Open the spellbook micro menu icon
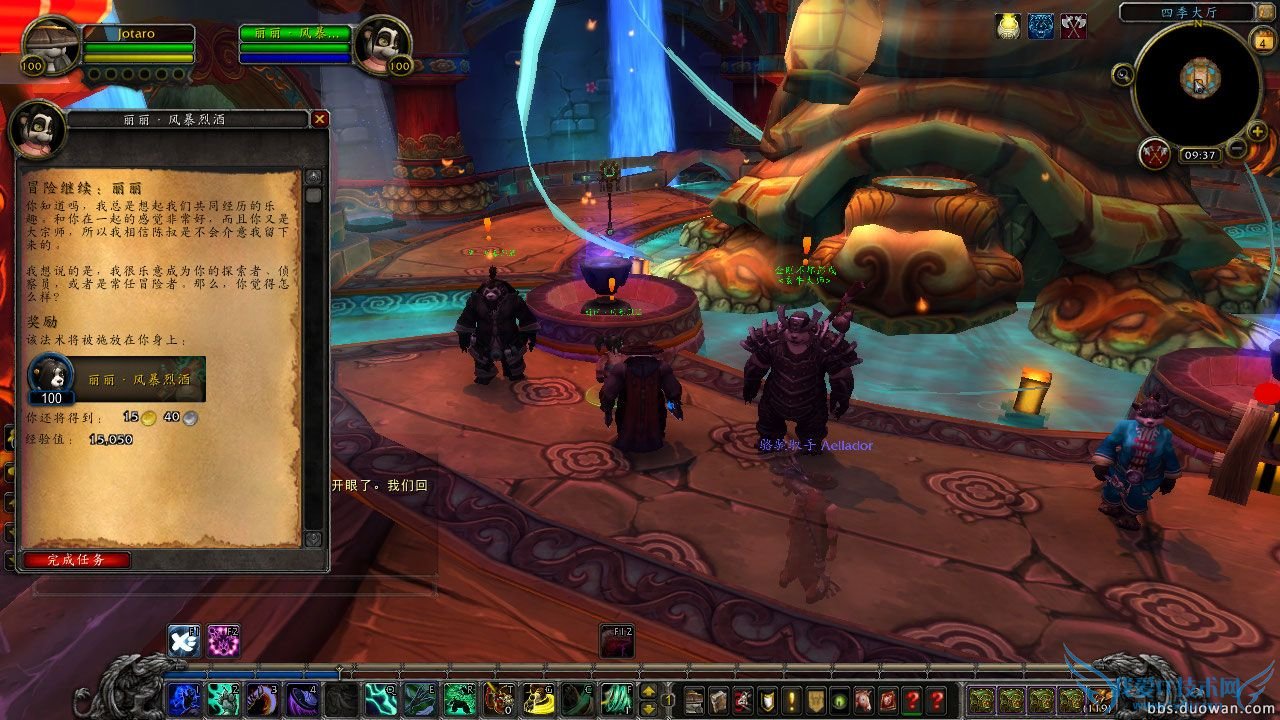This screenshot has height=720, width=1280. click(x=719, y=700)
